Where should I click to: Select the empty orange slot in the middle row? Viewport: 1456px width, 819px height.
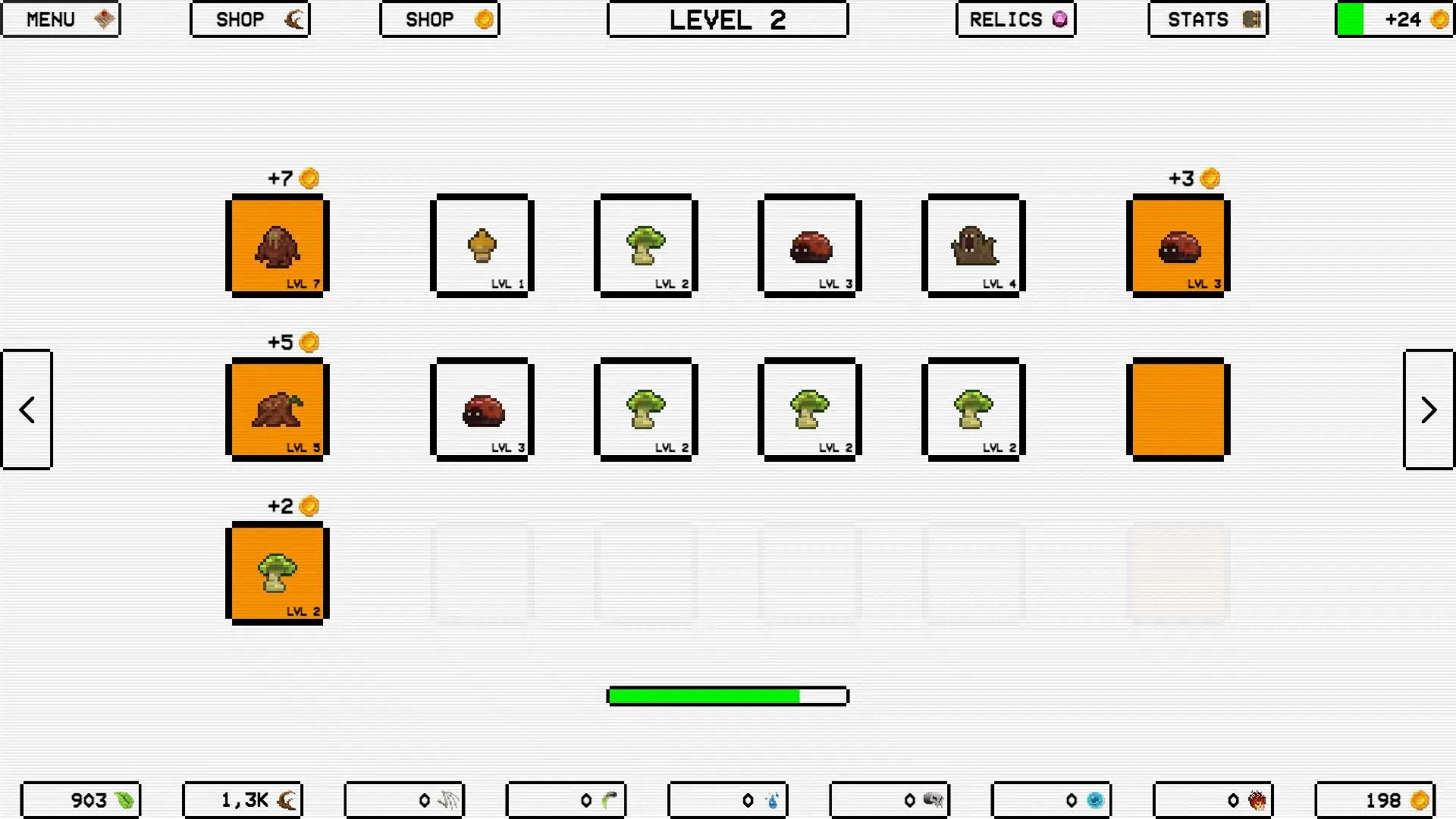(1178, 409)
